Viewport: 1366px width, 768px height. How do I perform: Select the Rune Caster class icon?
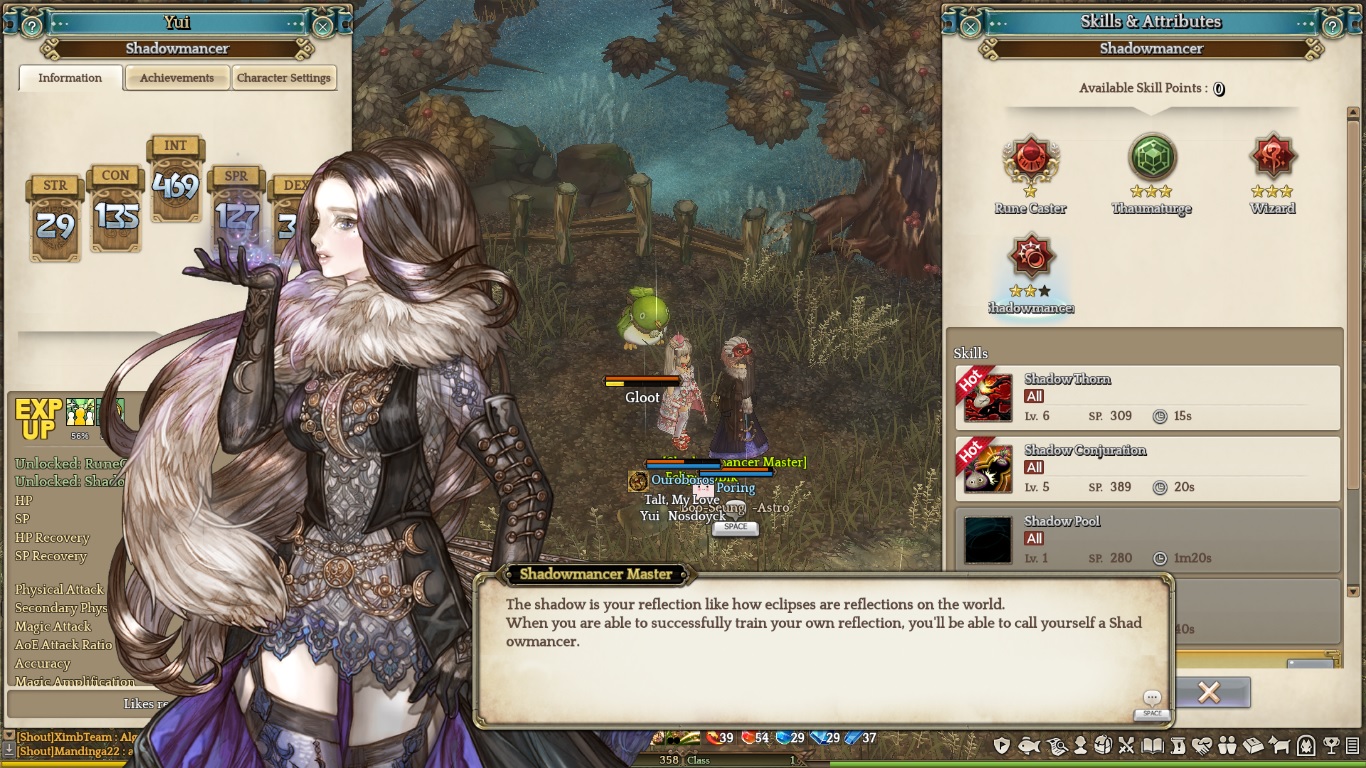click(x=1030, y=158)
